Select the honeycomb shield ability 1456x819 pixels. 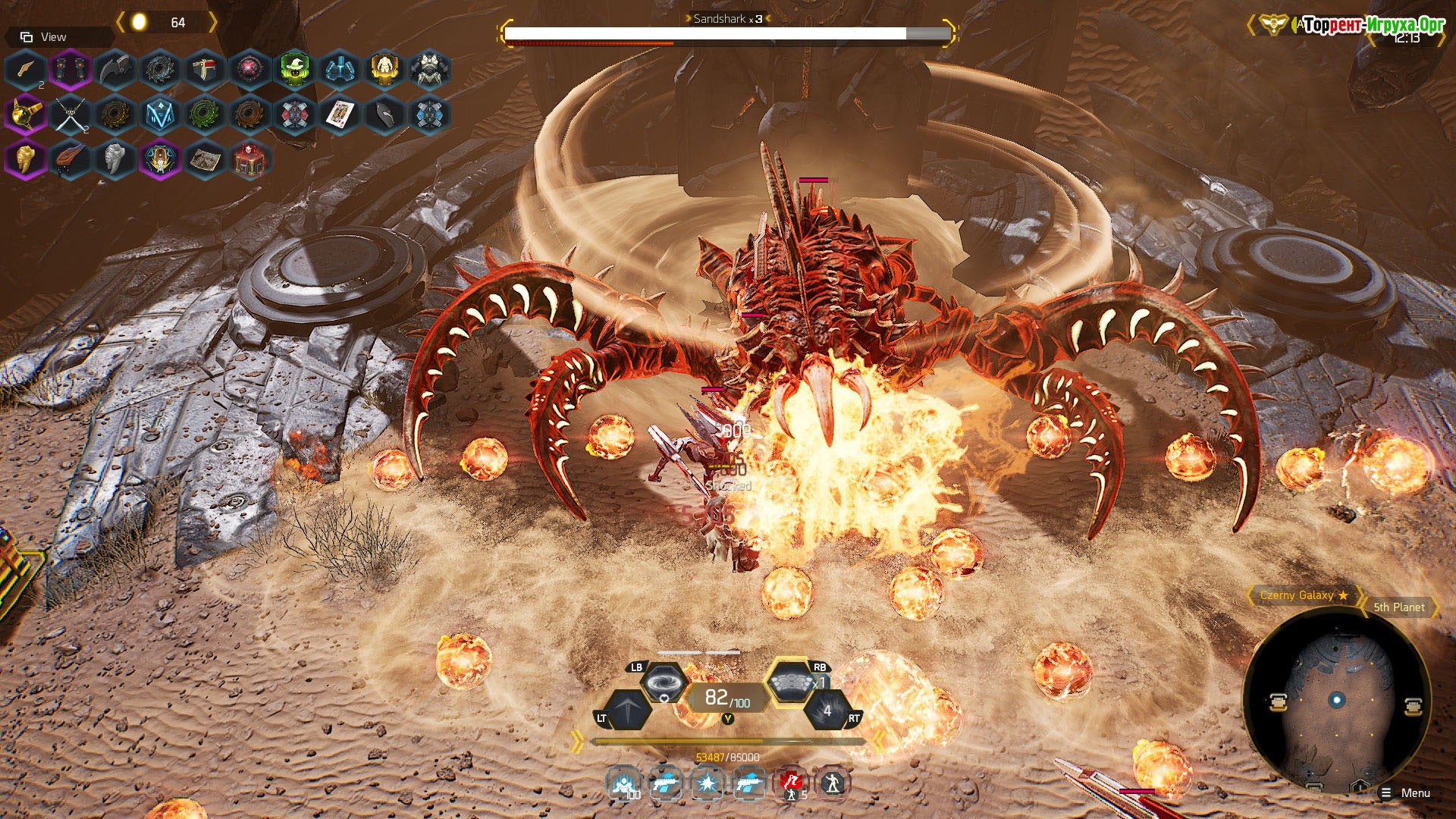(x=789, y=682)
